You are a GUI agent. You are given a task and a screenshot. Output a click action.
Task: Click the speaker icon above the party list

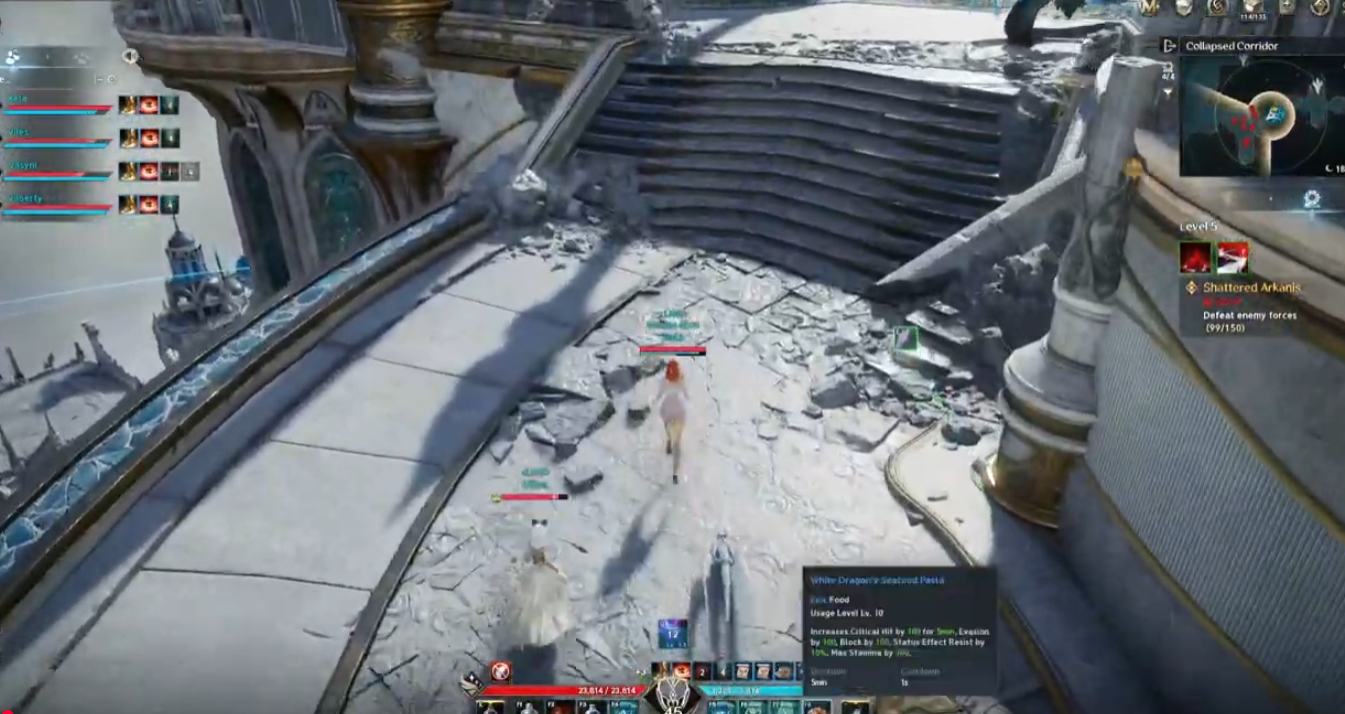[x=130, y=56]
